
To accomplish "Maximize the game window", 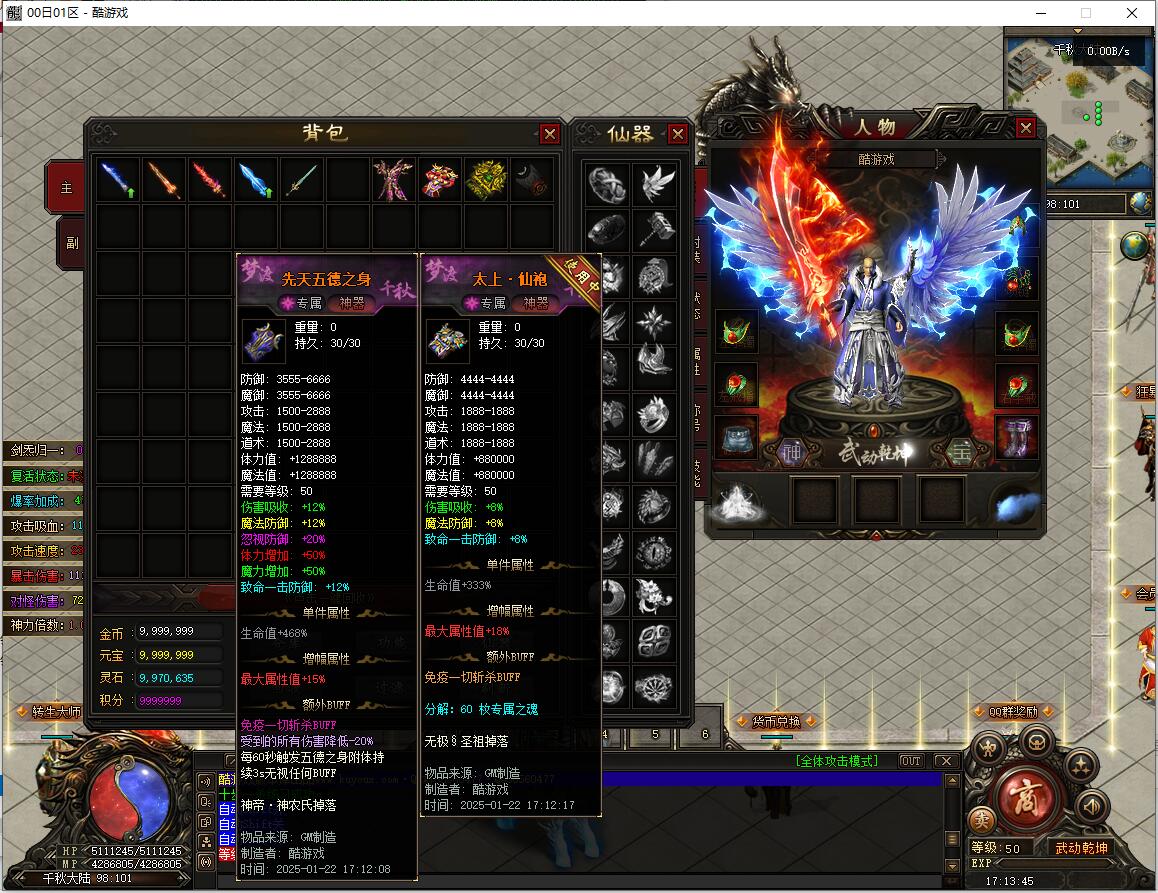I will (1086, 13).
